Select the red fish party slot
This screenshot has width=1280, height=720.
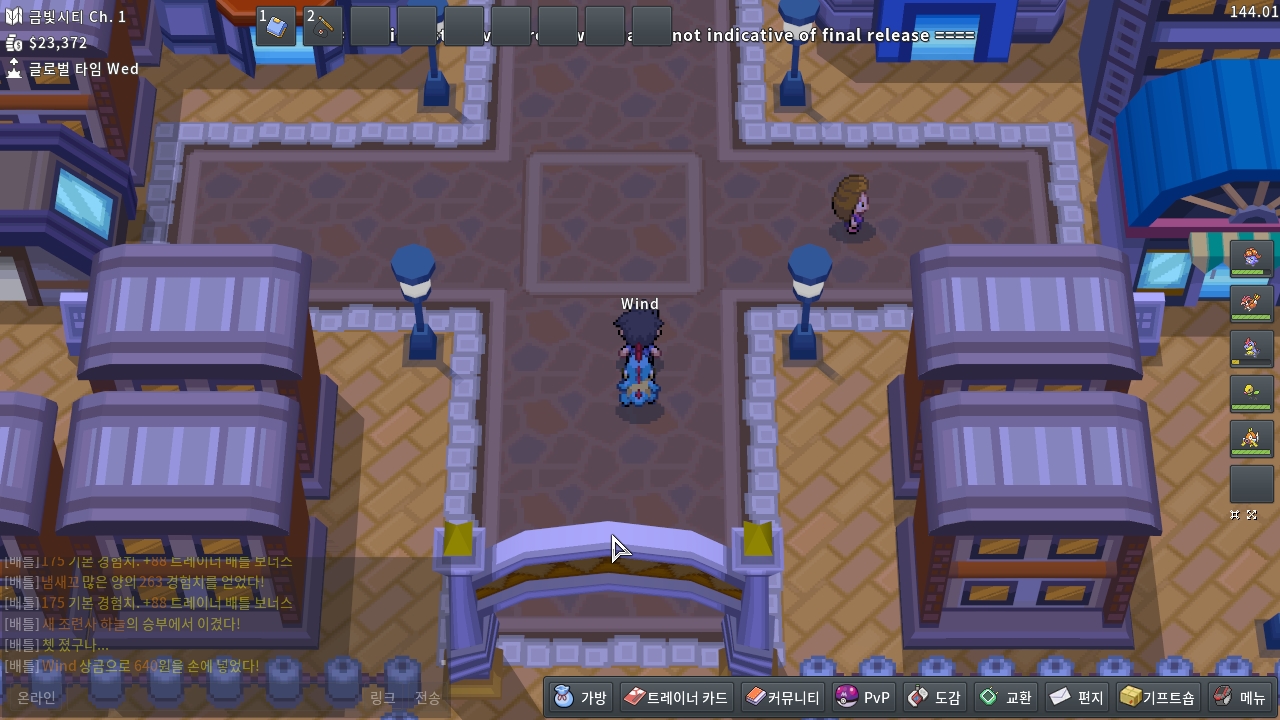(x=1251, y=303)
